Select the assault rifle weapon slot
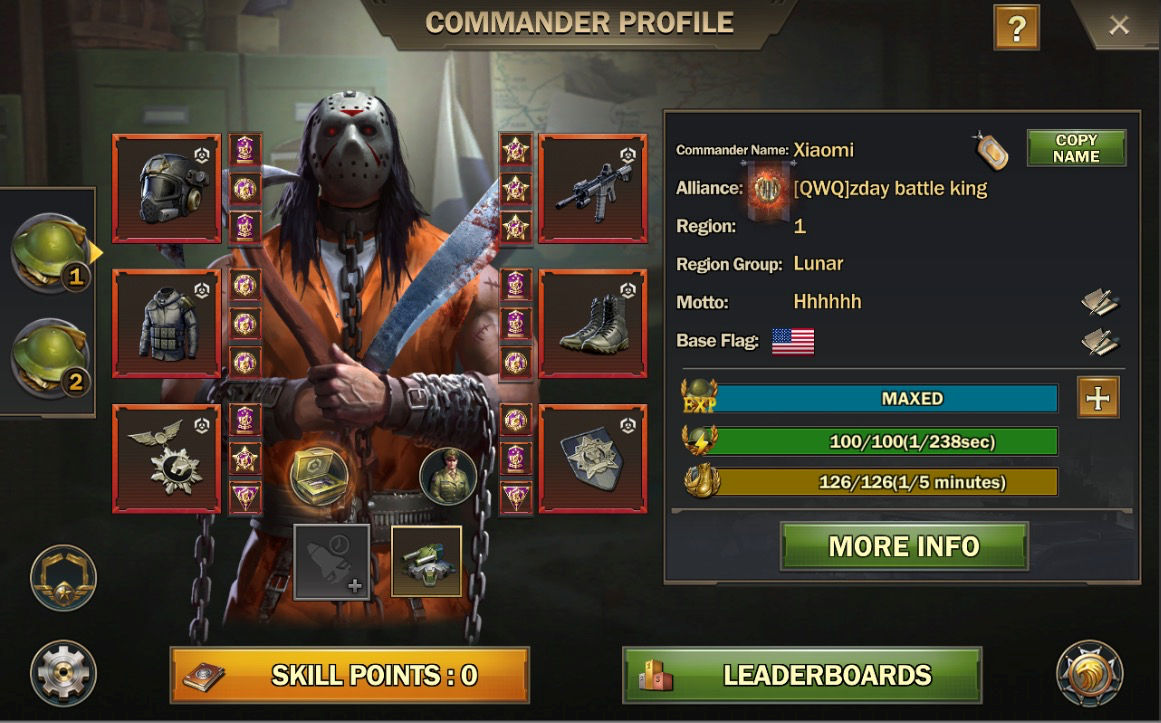This screenshot has width=1161, height=723. point(592,188)
